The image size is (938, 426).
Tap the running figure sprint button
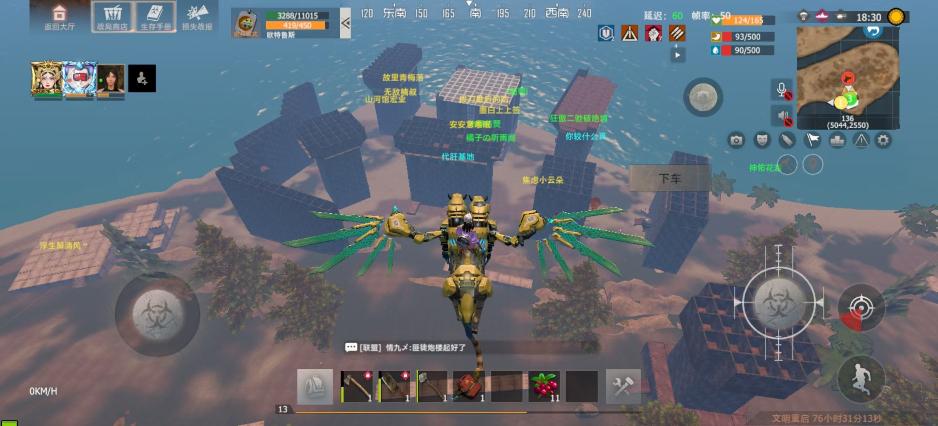(x=859, y=378)
